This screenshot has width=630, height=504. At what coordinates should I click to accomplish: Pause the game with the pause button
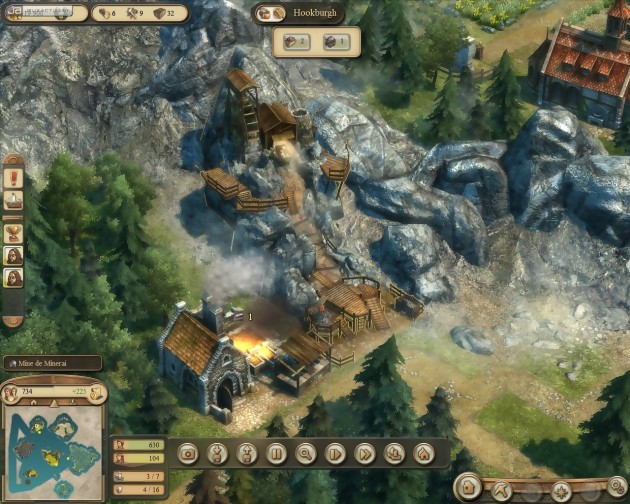[276, 453]
